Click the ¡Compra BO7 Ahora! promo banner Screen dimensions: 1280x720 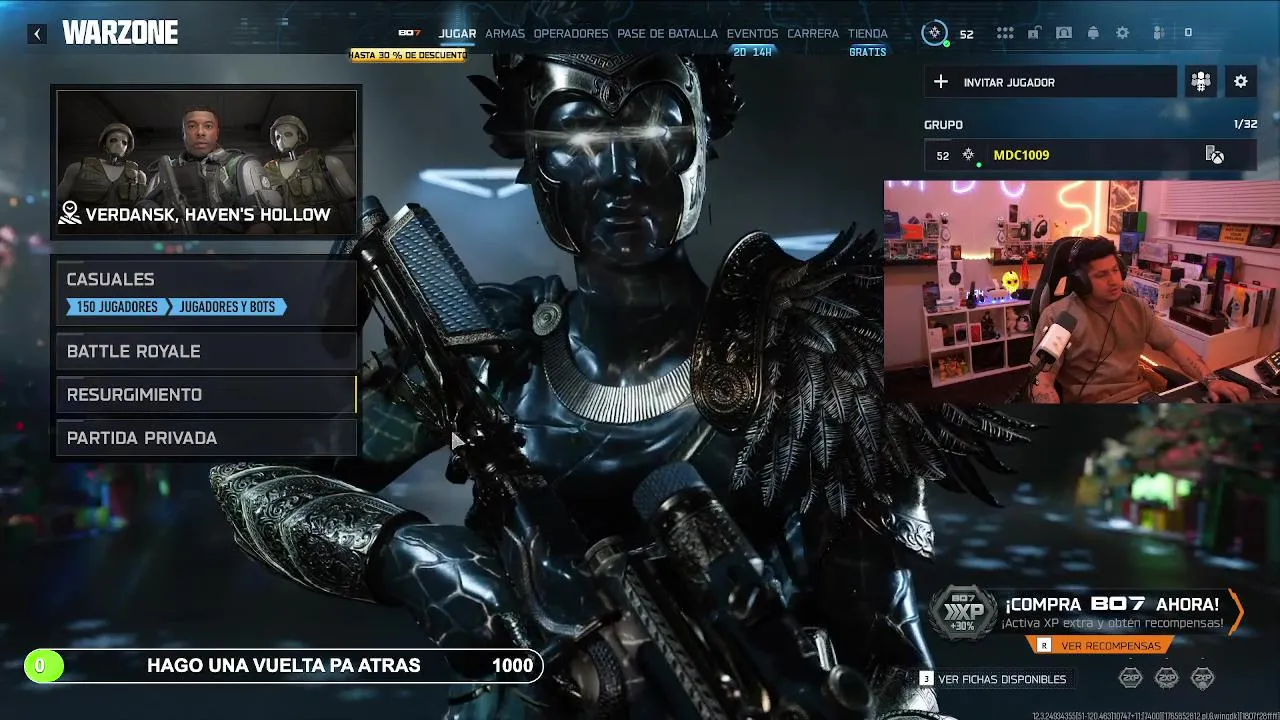click(1110, 614)
